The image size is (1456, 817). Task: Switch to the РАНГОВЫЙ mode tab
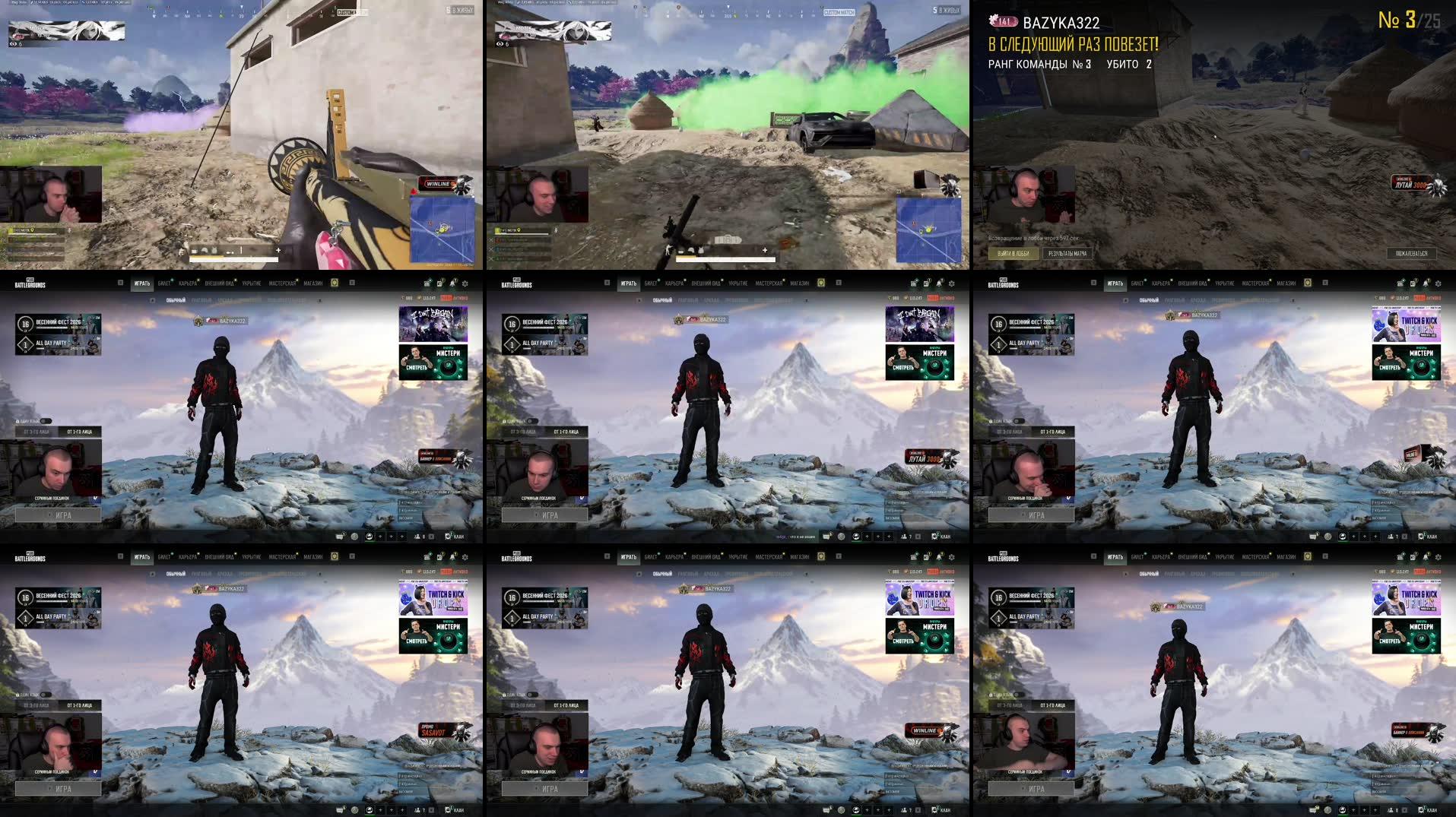tap(201, 299)
